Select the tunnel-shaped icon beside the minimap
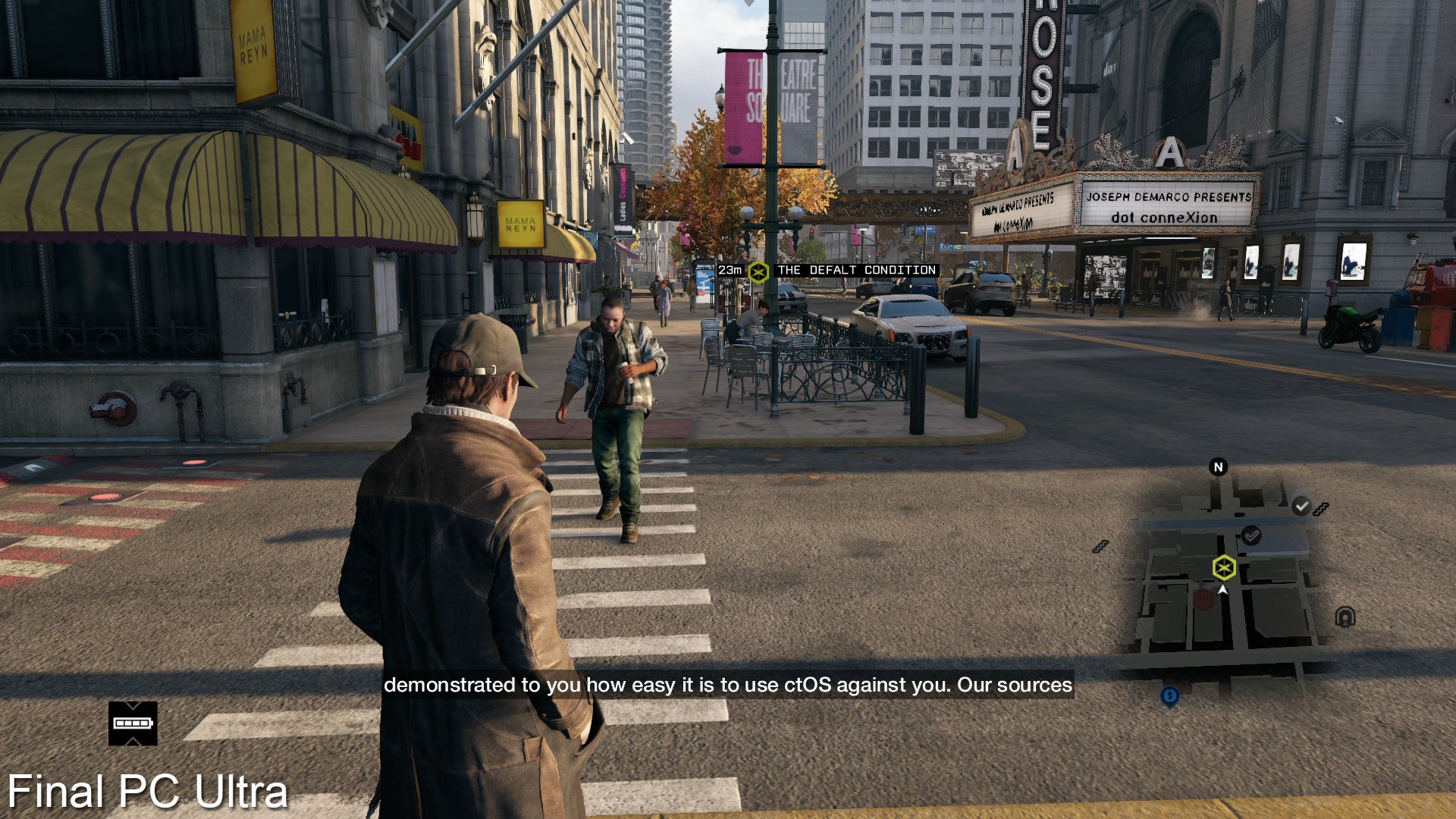This screenshot has width=1456, height=819. tap(1345, 617)
